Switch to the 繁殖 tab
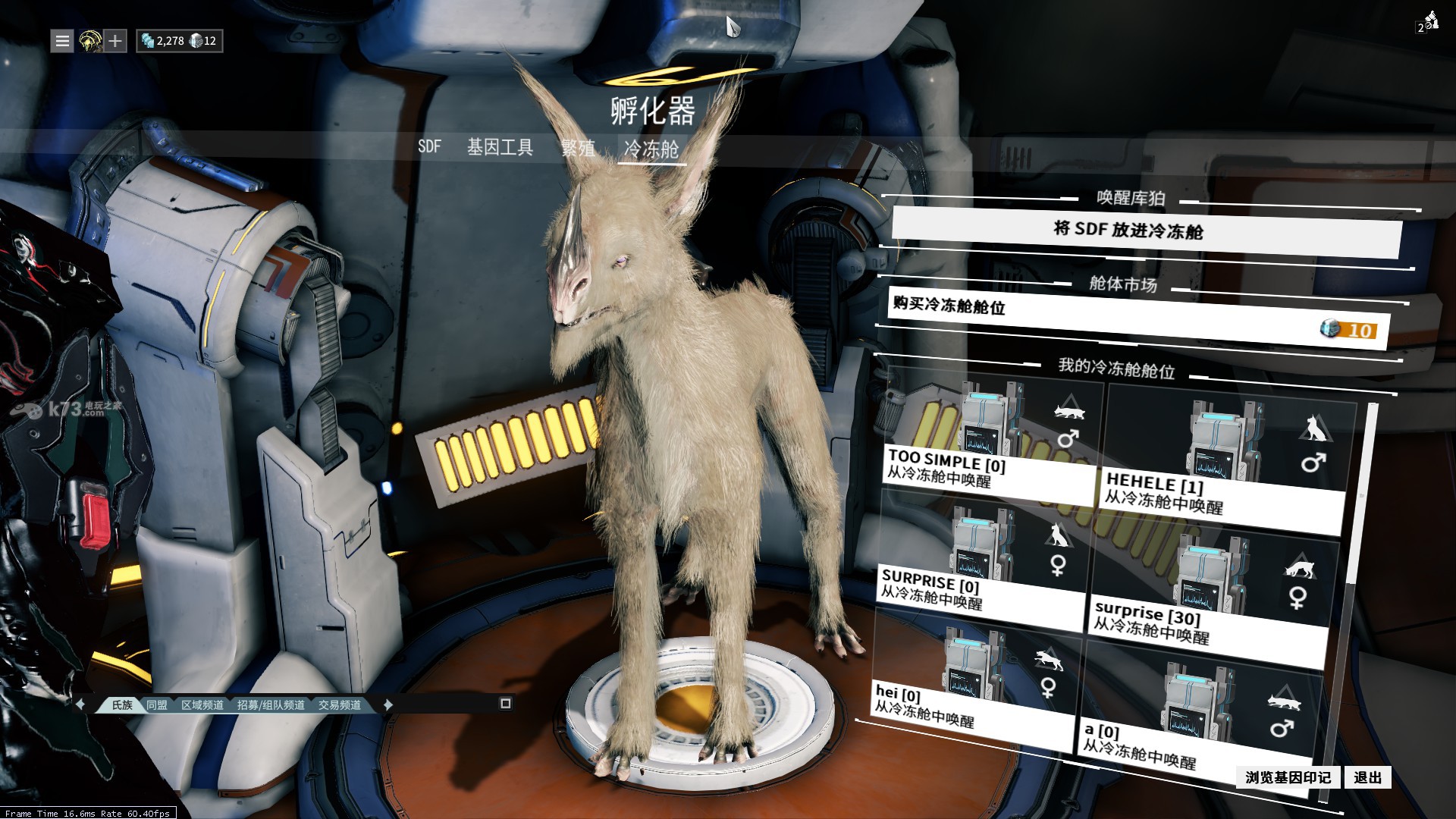Image resolution: width=1456 pixels, height=819 pixels. (578, 148)
